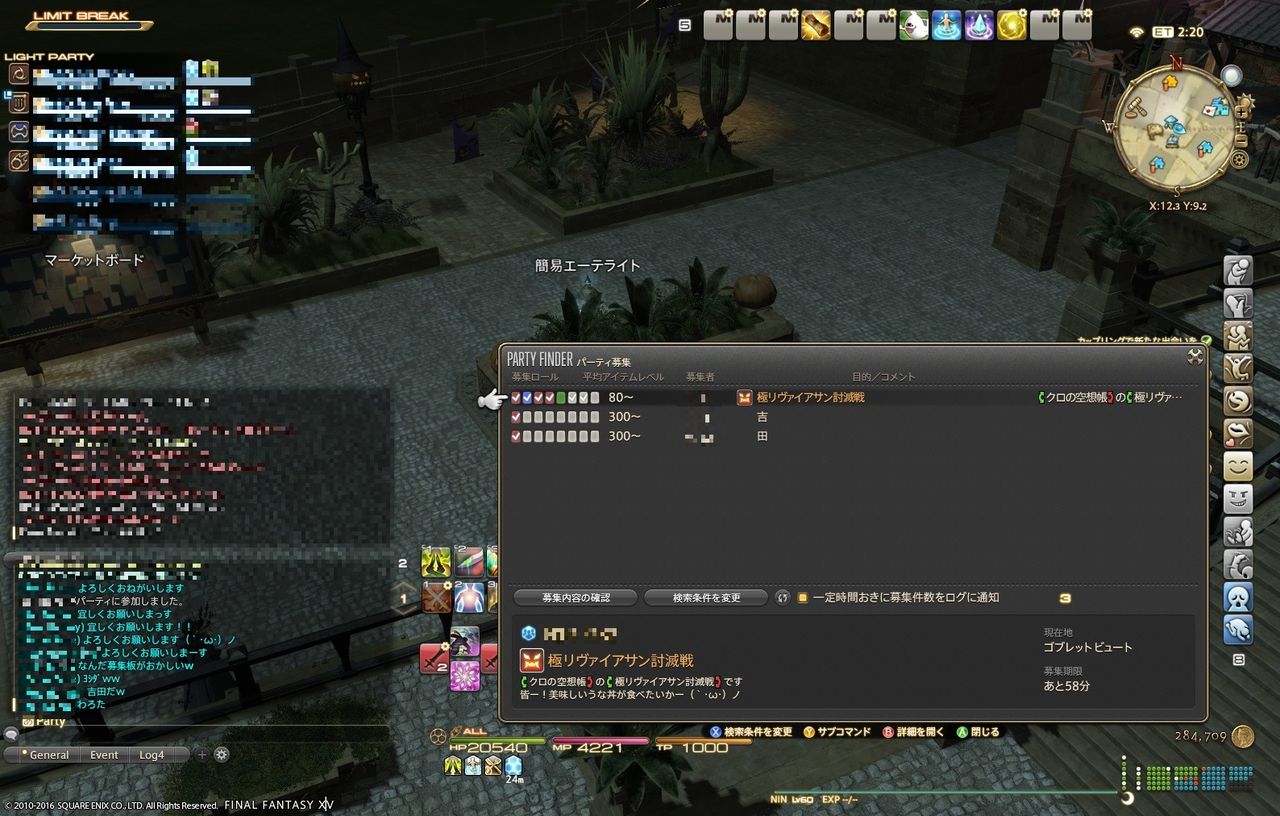This screenshot has height=816, width=1280.
Task: Click the yellow smiley emote icon in right sidebar
Action: (1238, 466)
